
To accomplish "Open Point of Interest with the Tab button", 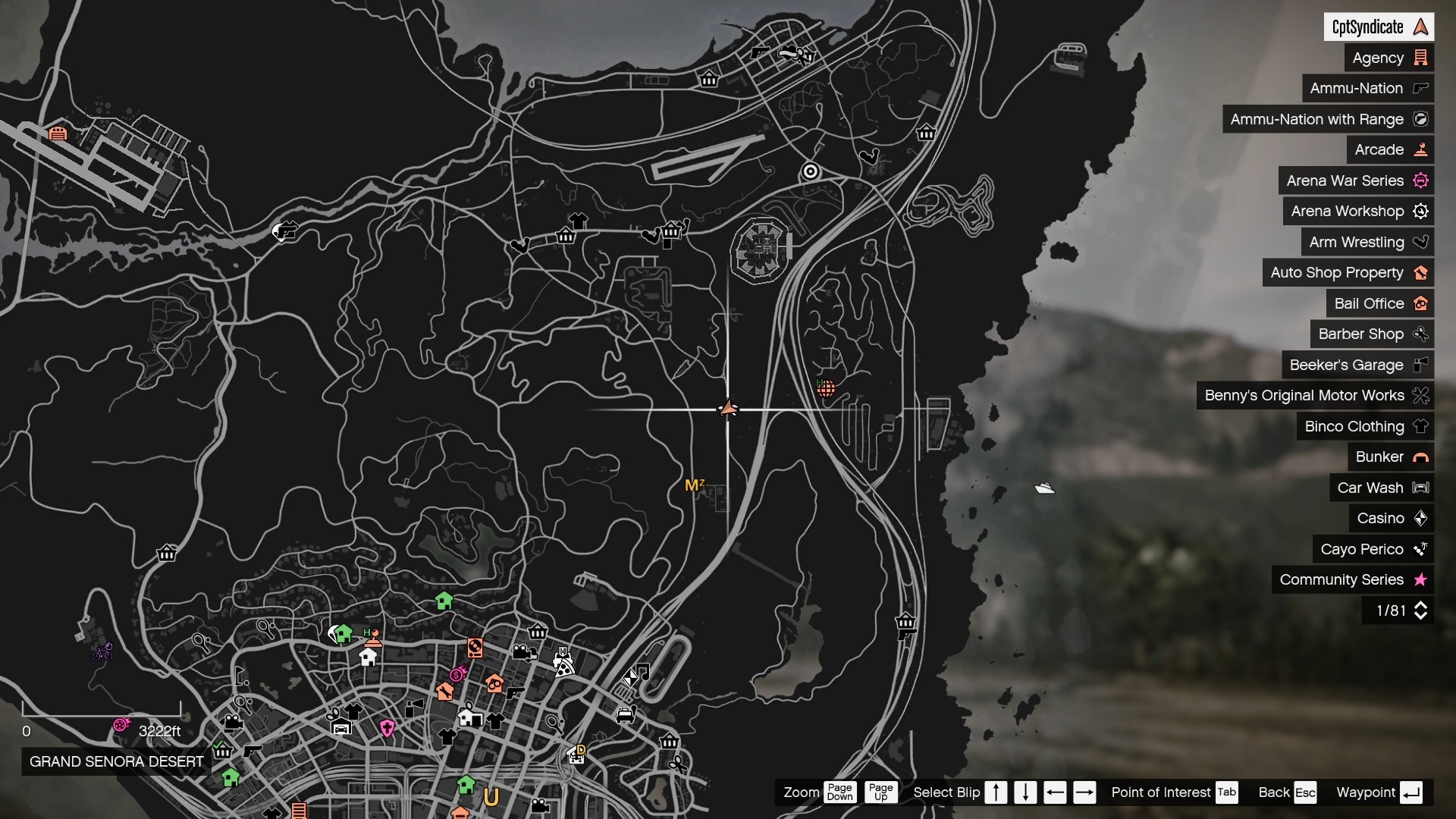I will [x=1227, y=792].
